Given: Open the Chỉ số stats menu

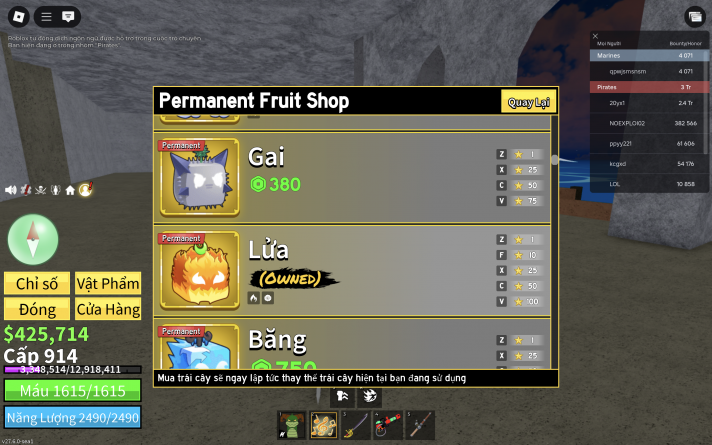Looking at the screenshot, I should pos(37,284).
